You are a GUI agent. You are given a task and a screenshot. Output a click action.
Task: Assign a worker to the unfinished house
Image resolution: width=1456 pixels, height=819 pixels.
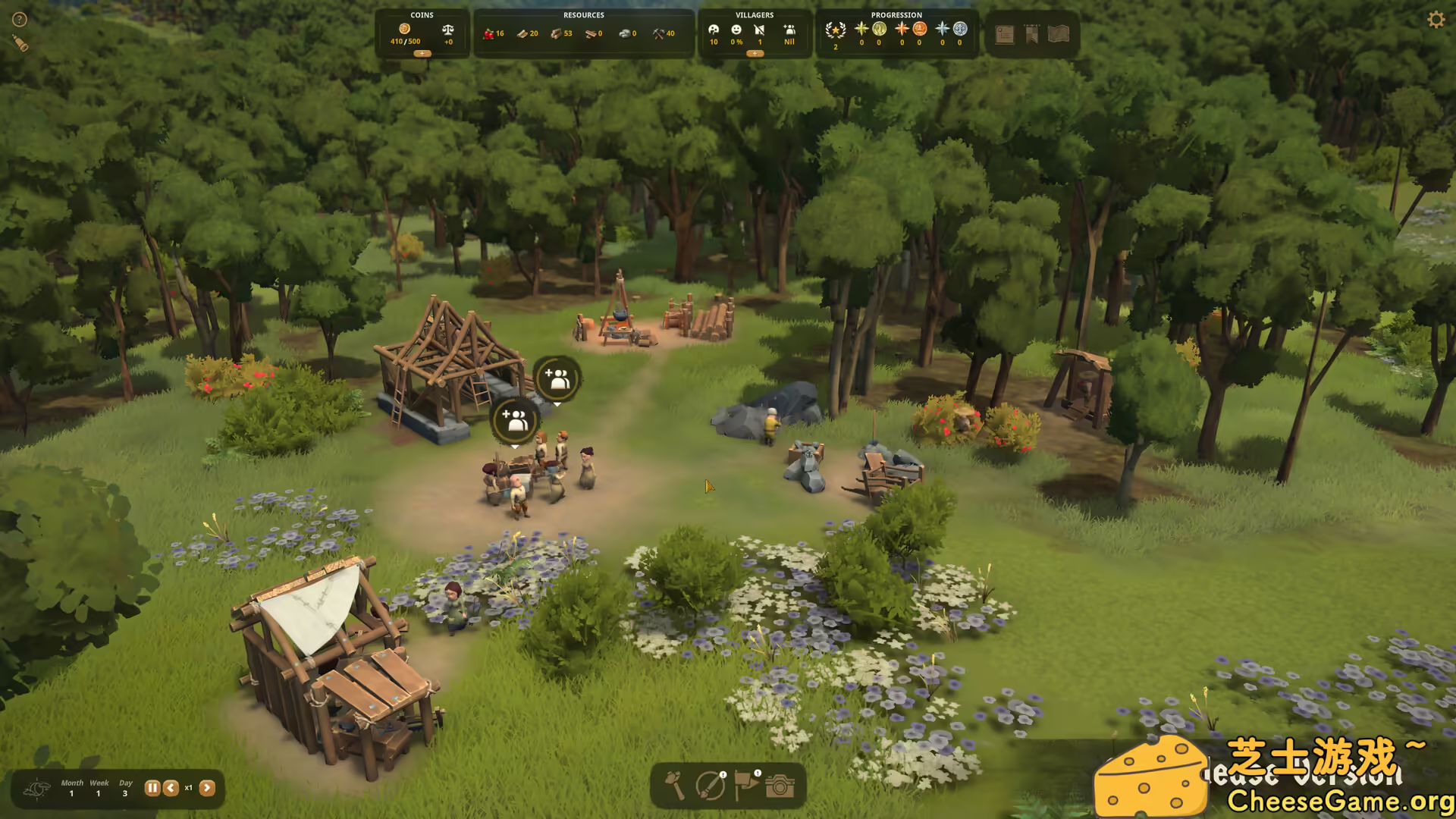click(559, 381)
